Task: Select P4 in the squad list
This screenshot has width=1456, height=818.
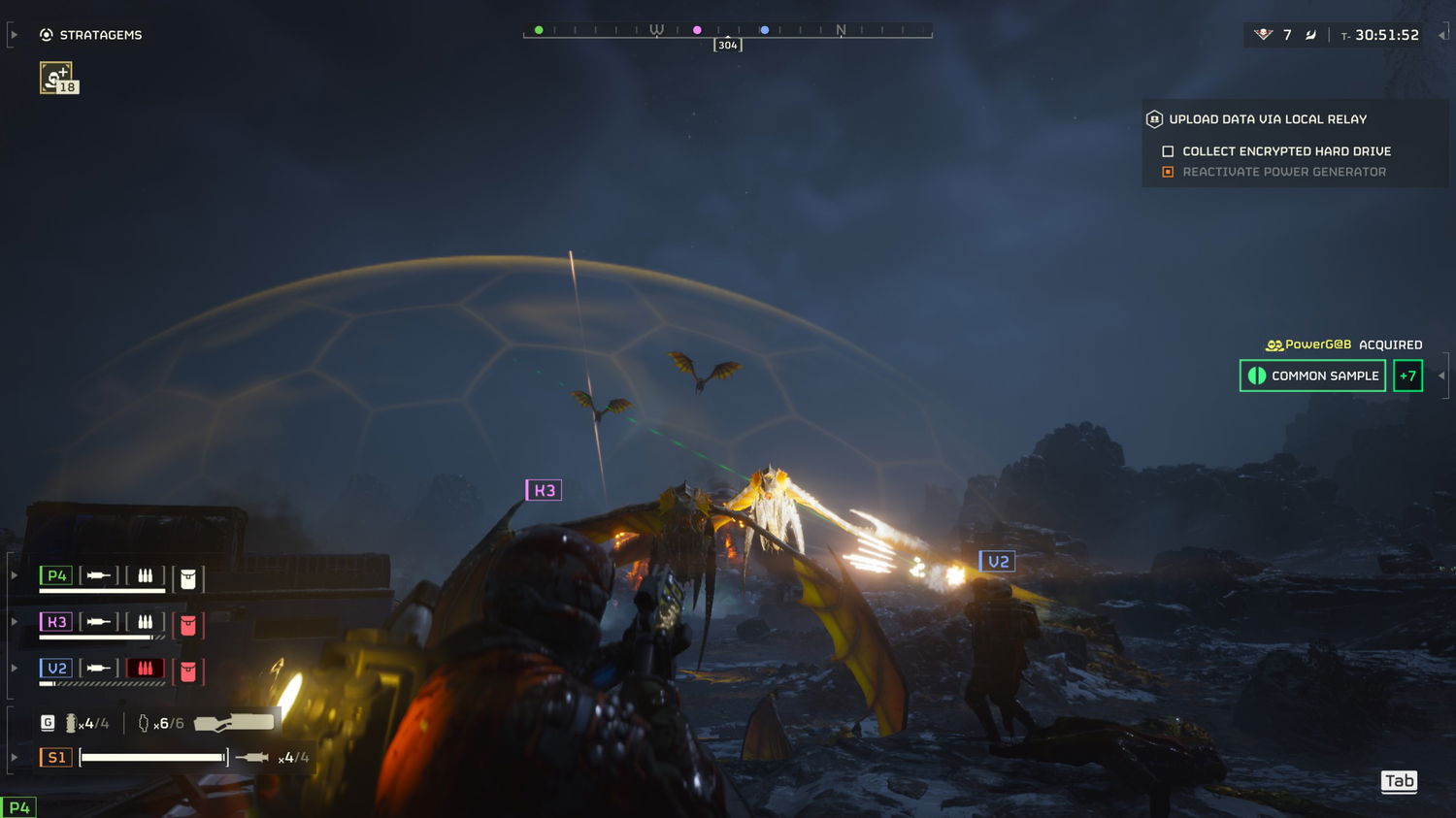Action: click(x=56, y=575)
